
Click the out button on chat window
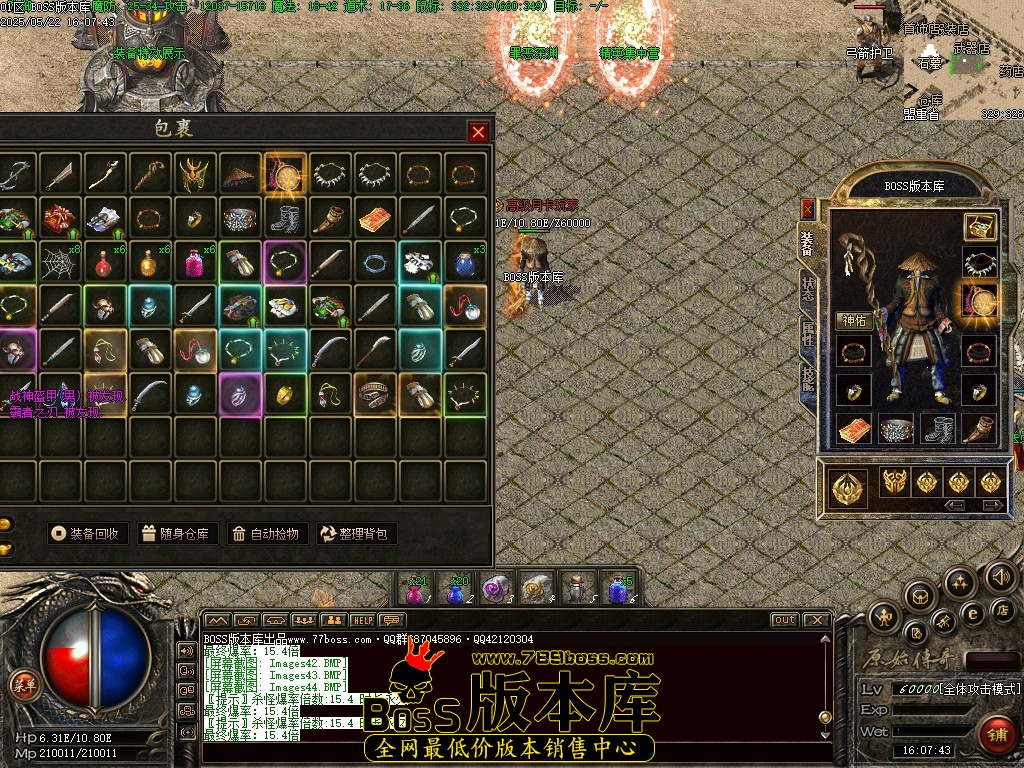[784, 620]
